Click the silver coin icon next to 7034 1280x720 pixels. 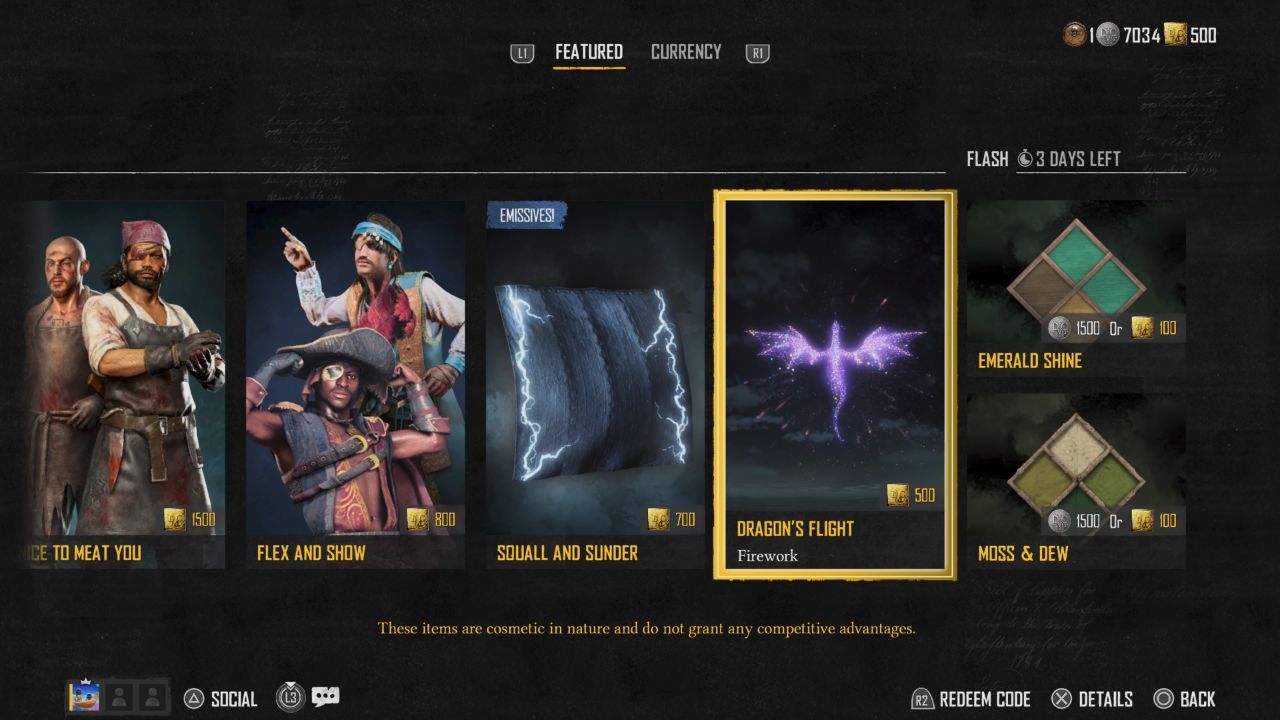click(x=1109, y=36)
